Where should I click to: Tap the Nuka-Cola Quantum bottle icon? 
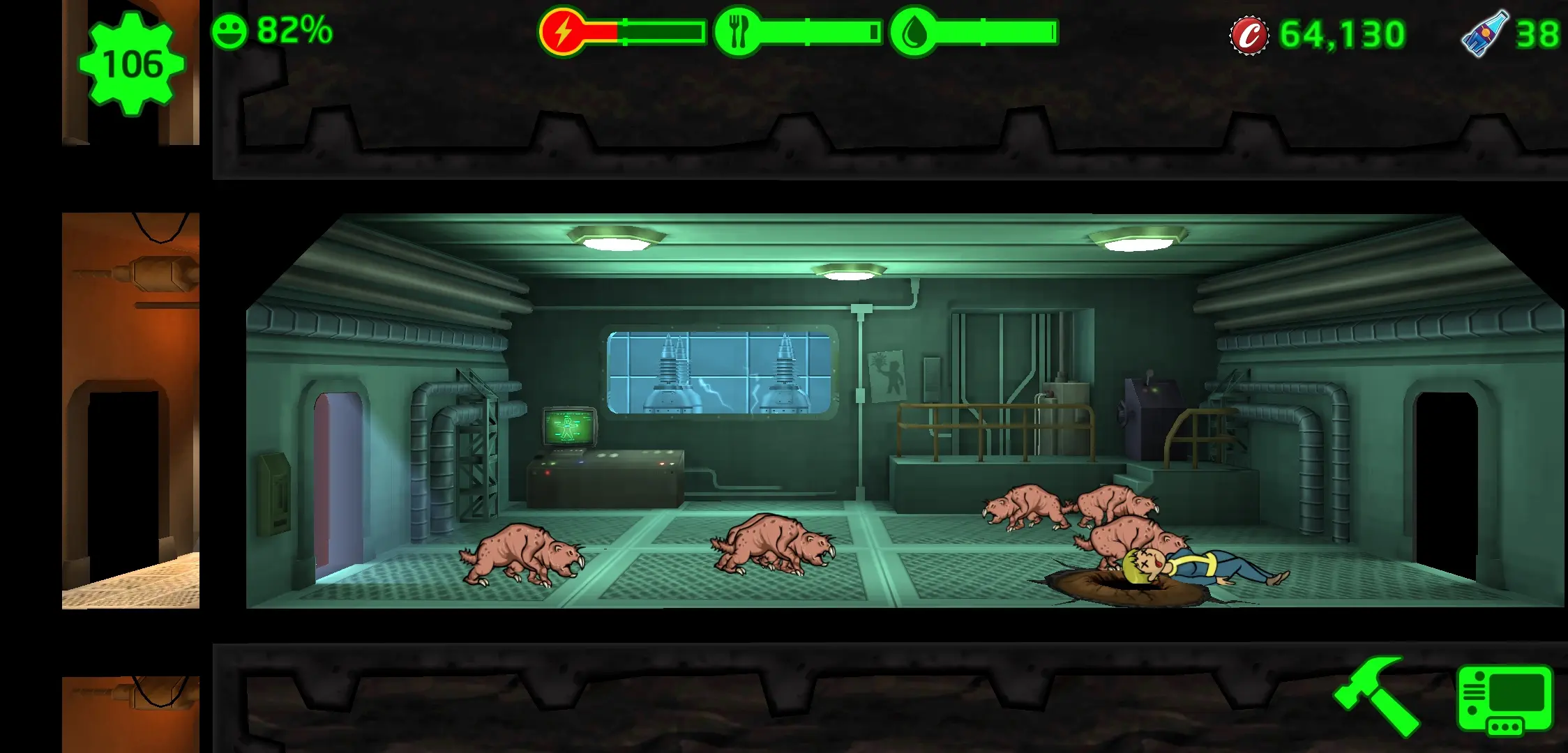pyautogui.click(x=1484, y=33)
